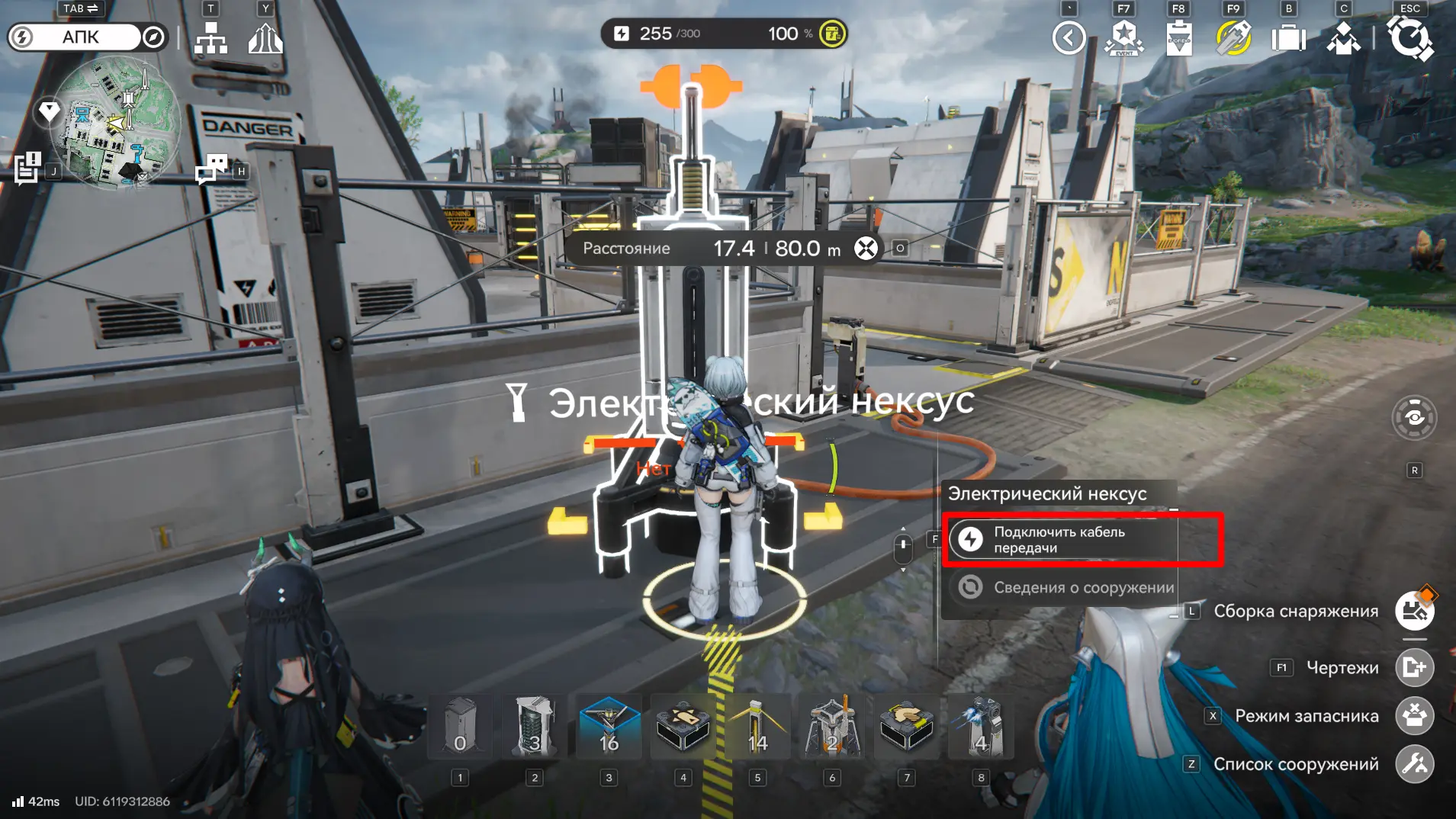
Task: Open the backpack inventory icon
Action: (x=1288, y=37)
